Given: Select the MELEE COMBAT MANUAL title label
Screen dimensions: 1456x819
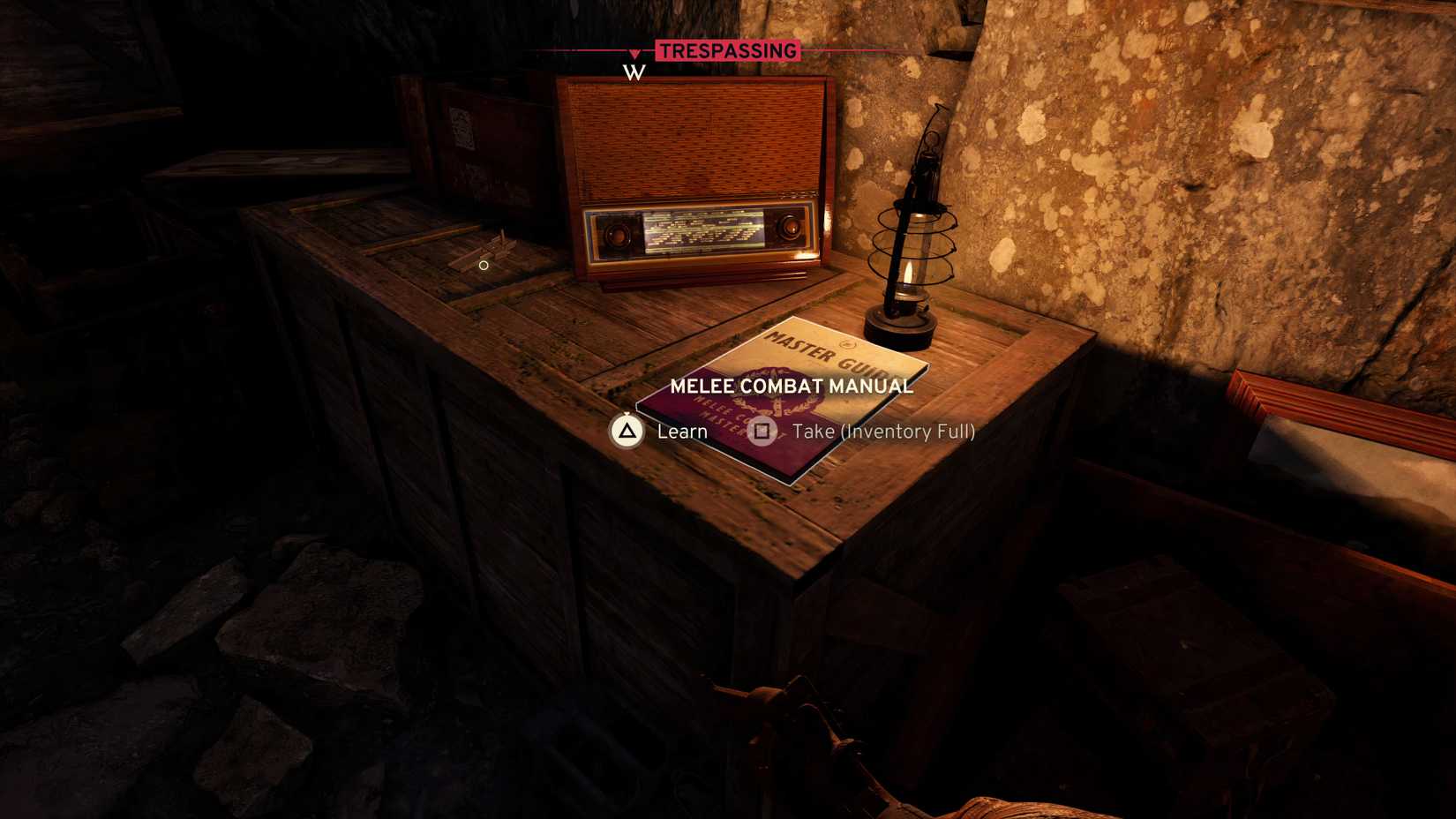Looking at the screenshot, I should [792, 386].
